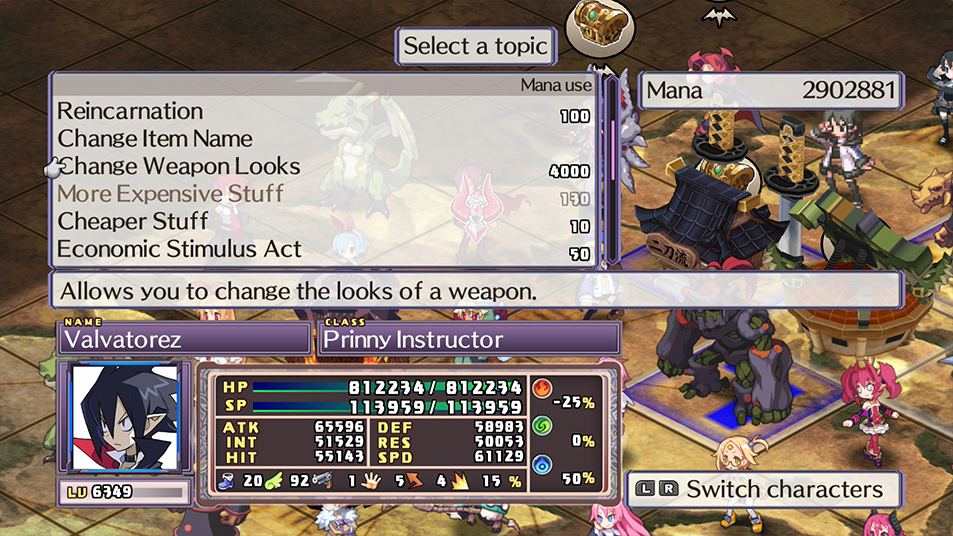Pick the greyed More Expensive Stuff entry
This screenshot has width=953, height=536.
(171, 194)
